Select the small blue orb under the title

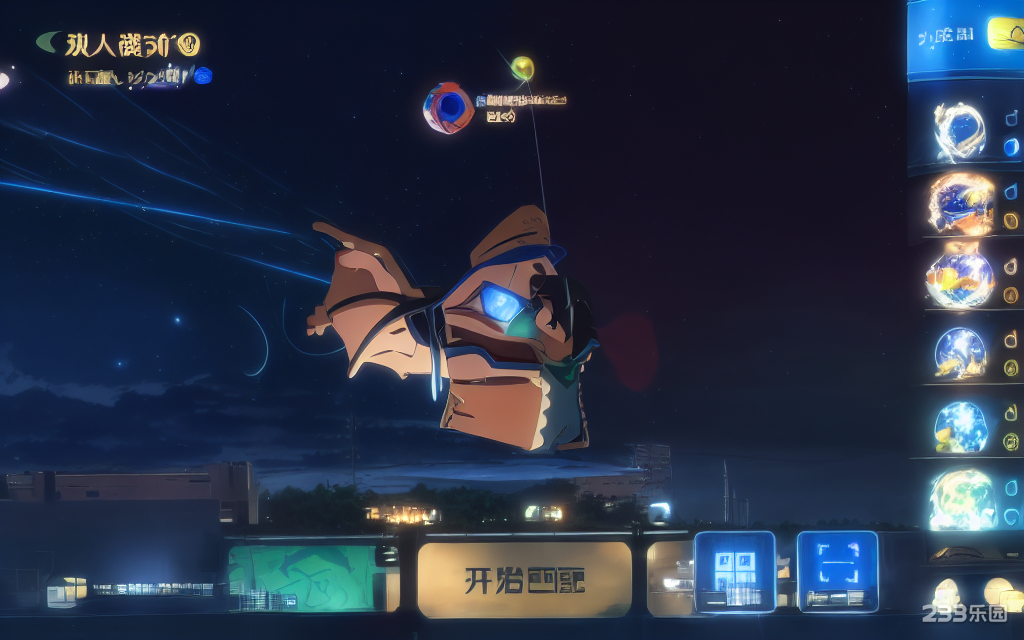tap(203, 75)
